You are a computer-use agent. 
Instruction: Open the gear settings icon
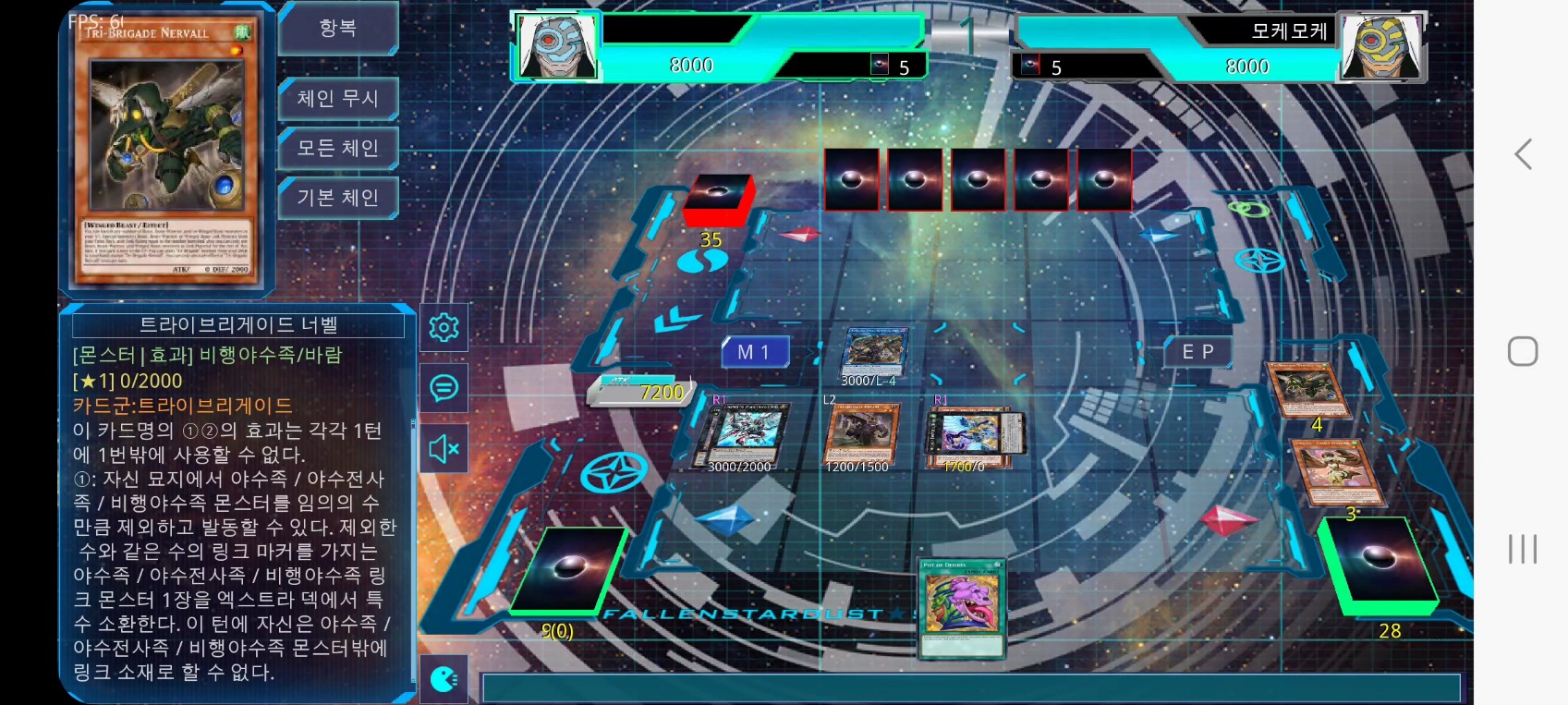pyautogui.click(x=444, y=327)
